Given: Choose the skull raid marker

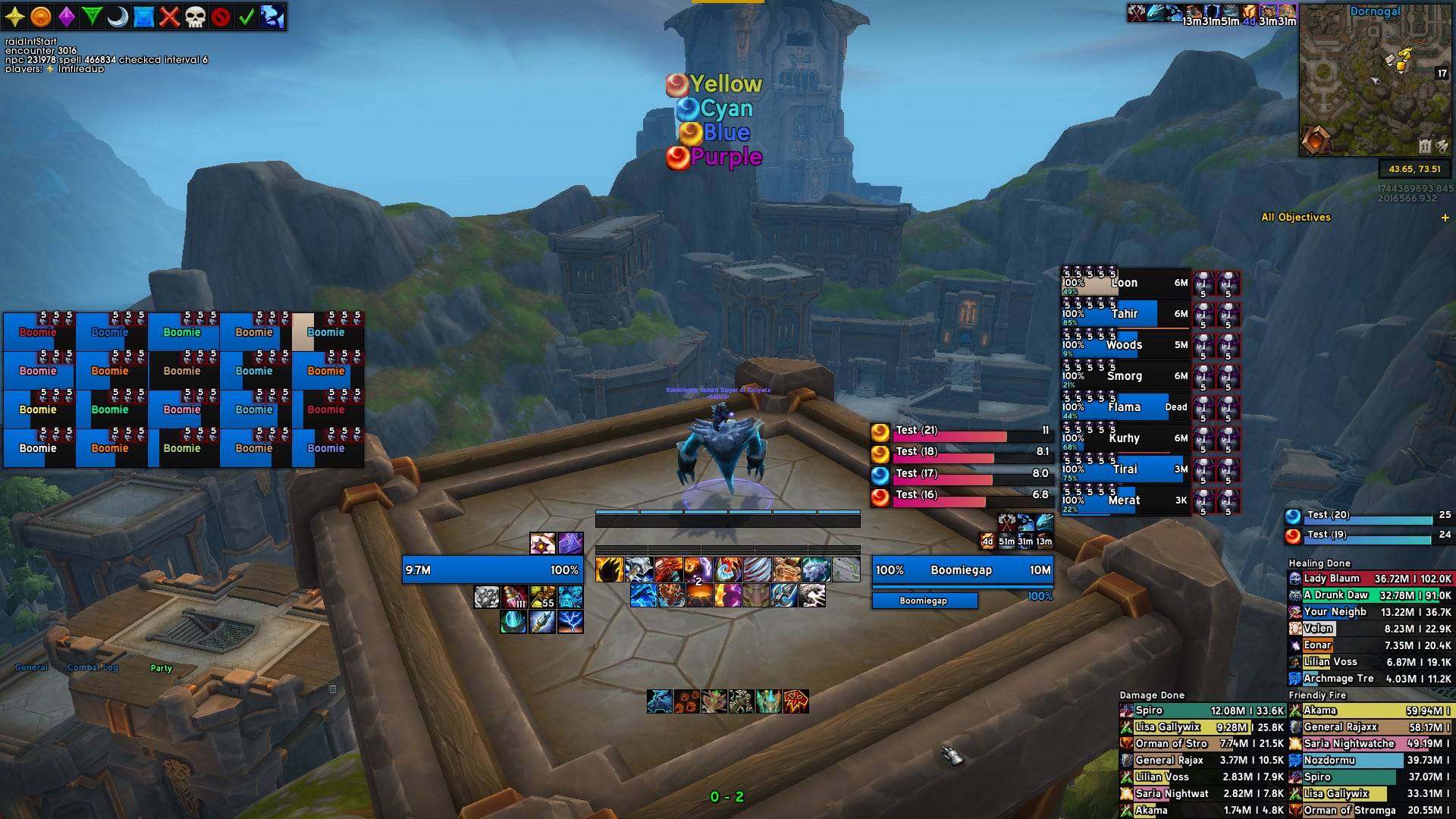Looking at the screenshot, I should (195, 17).
